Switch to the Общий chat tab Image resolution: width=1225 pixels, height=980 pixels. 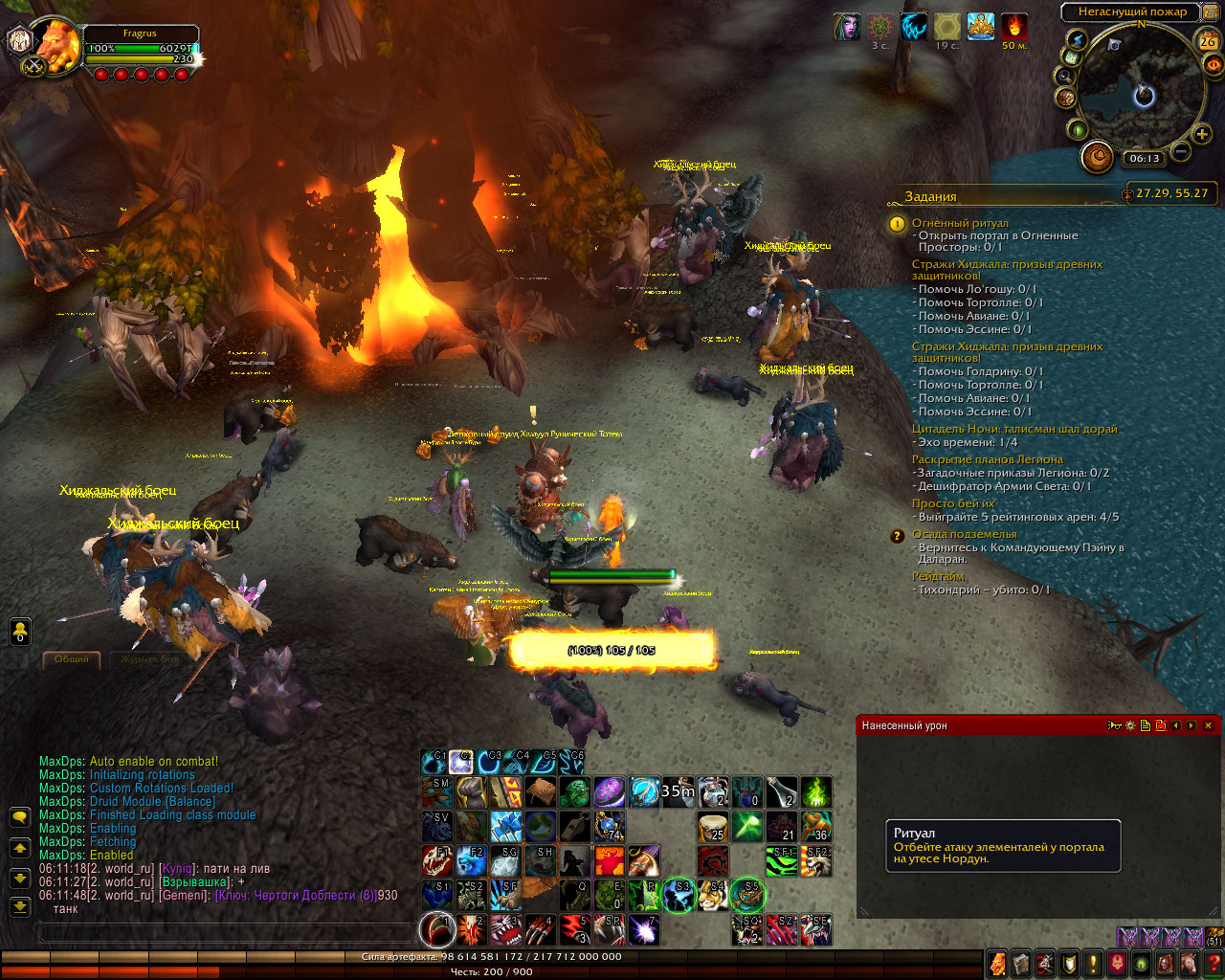72,659
